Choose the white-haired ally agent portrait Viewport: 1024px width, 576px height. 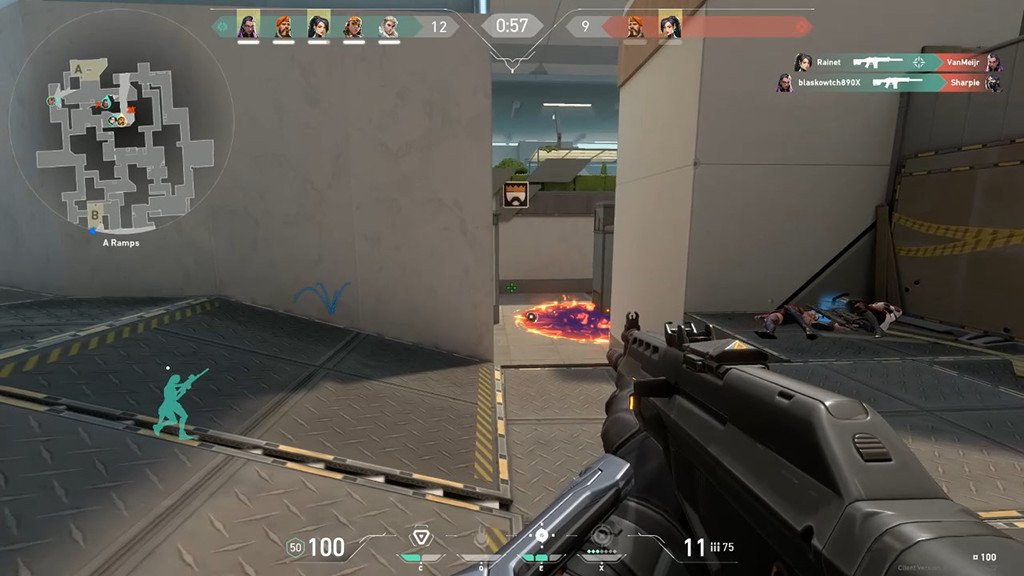[x=389, y=26]
